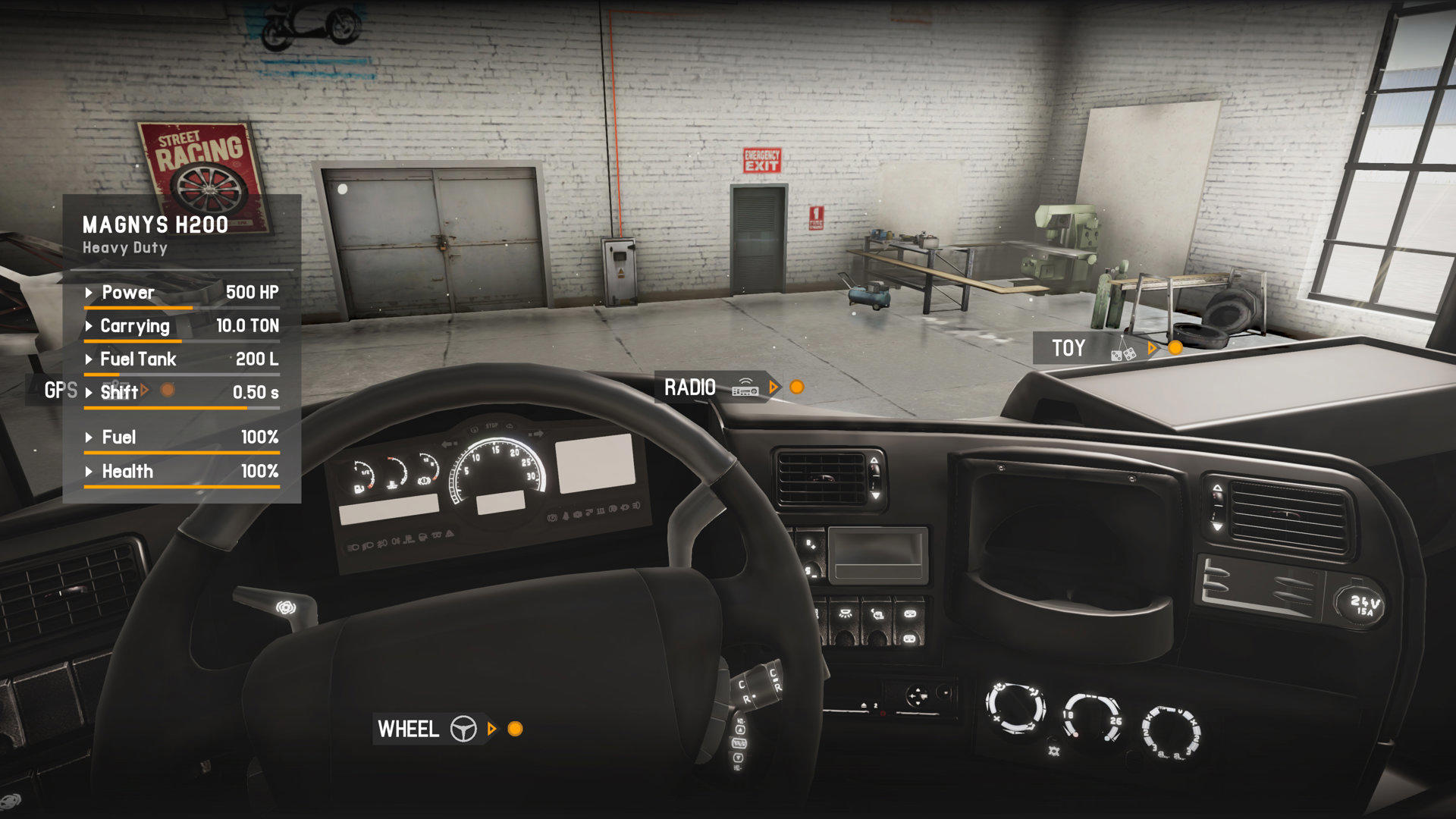Click the steering wheel icon next to WHEEL
1456x819 pixels.
462,730
